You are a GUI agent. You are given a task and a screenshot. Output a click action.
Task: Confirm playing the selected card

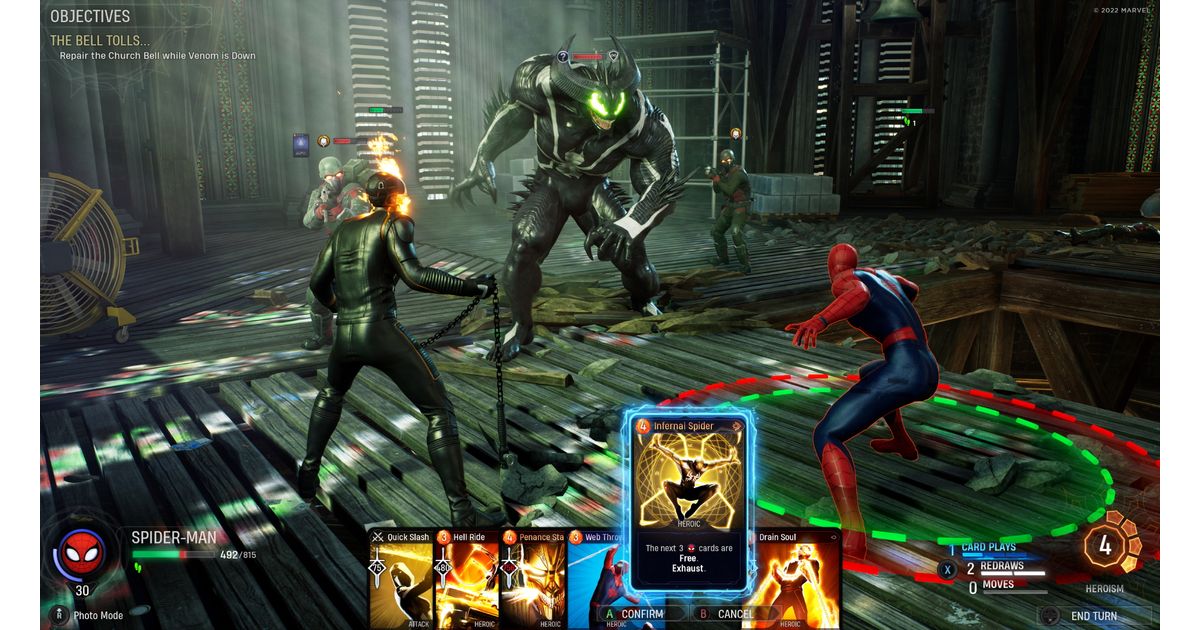tap(634, 614)
